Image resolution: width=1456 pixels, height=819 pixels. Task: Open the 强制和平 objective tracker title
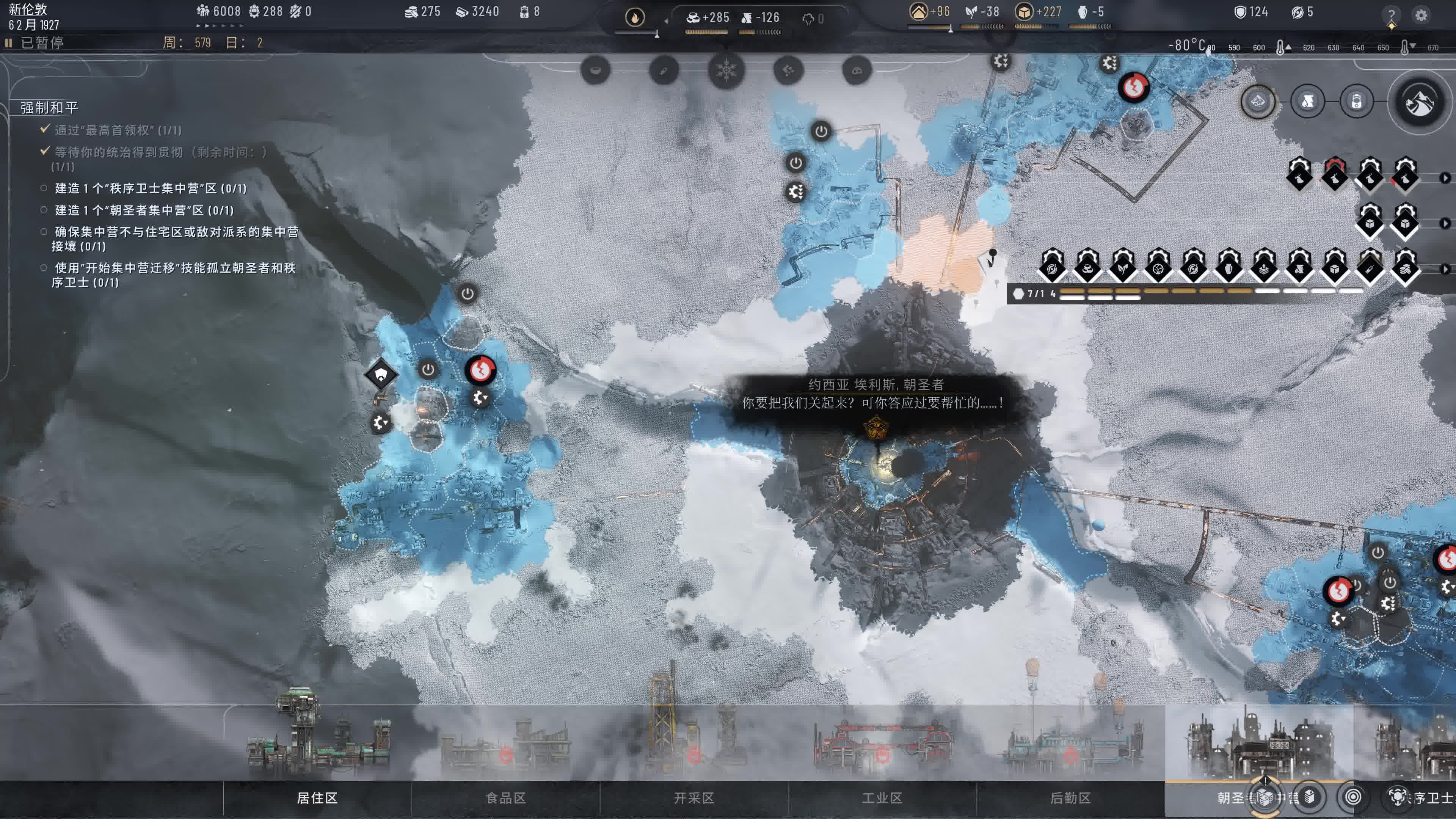tap(49, 107)
